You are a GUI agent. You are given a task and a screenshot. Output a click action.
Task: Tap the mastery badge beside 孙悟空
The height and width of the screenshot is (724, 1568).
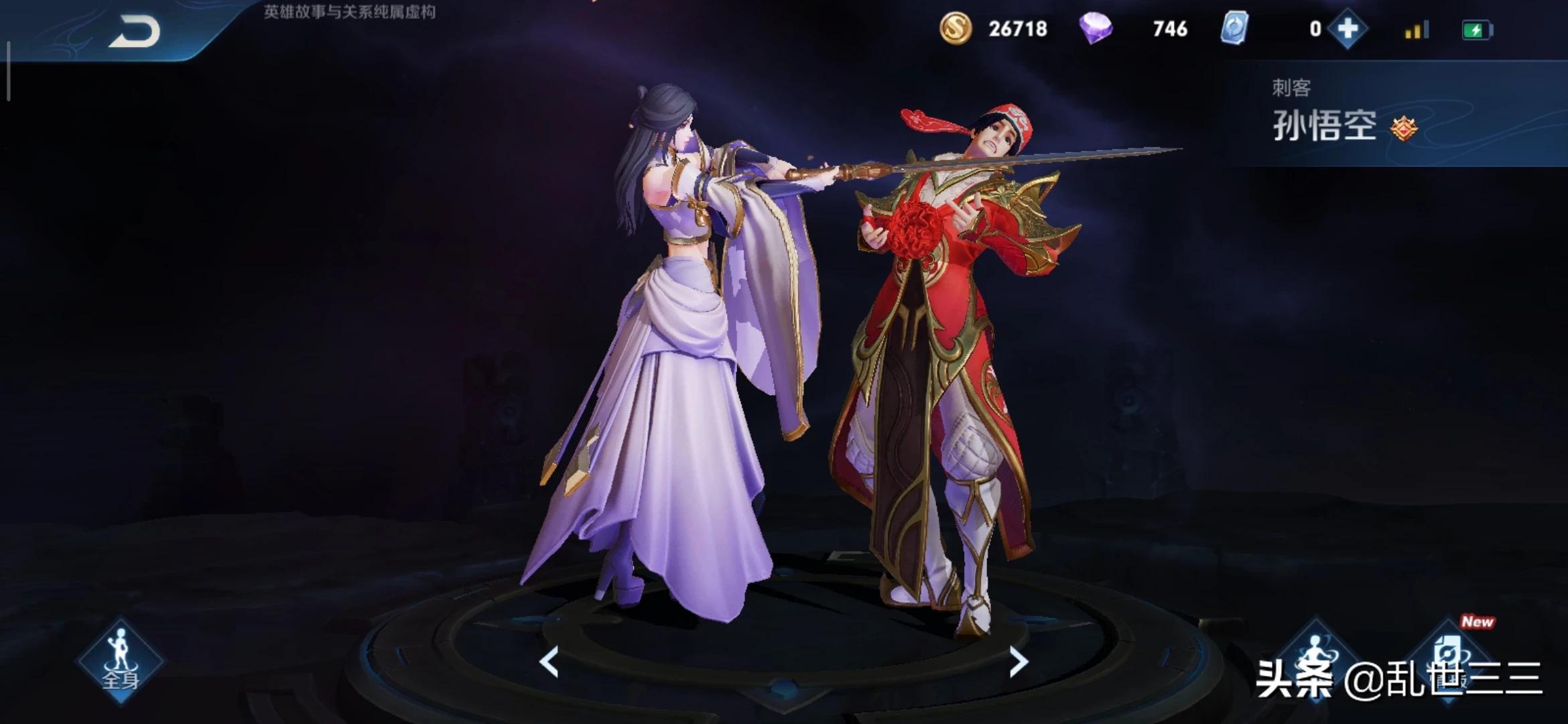pyautogui.click(x=1404, y=127)
